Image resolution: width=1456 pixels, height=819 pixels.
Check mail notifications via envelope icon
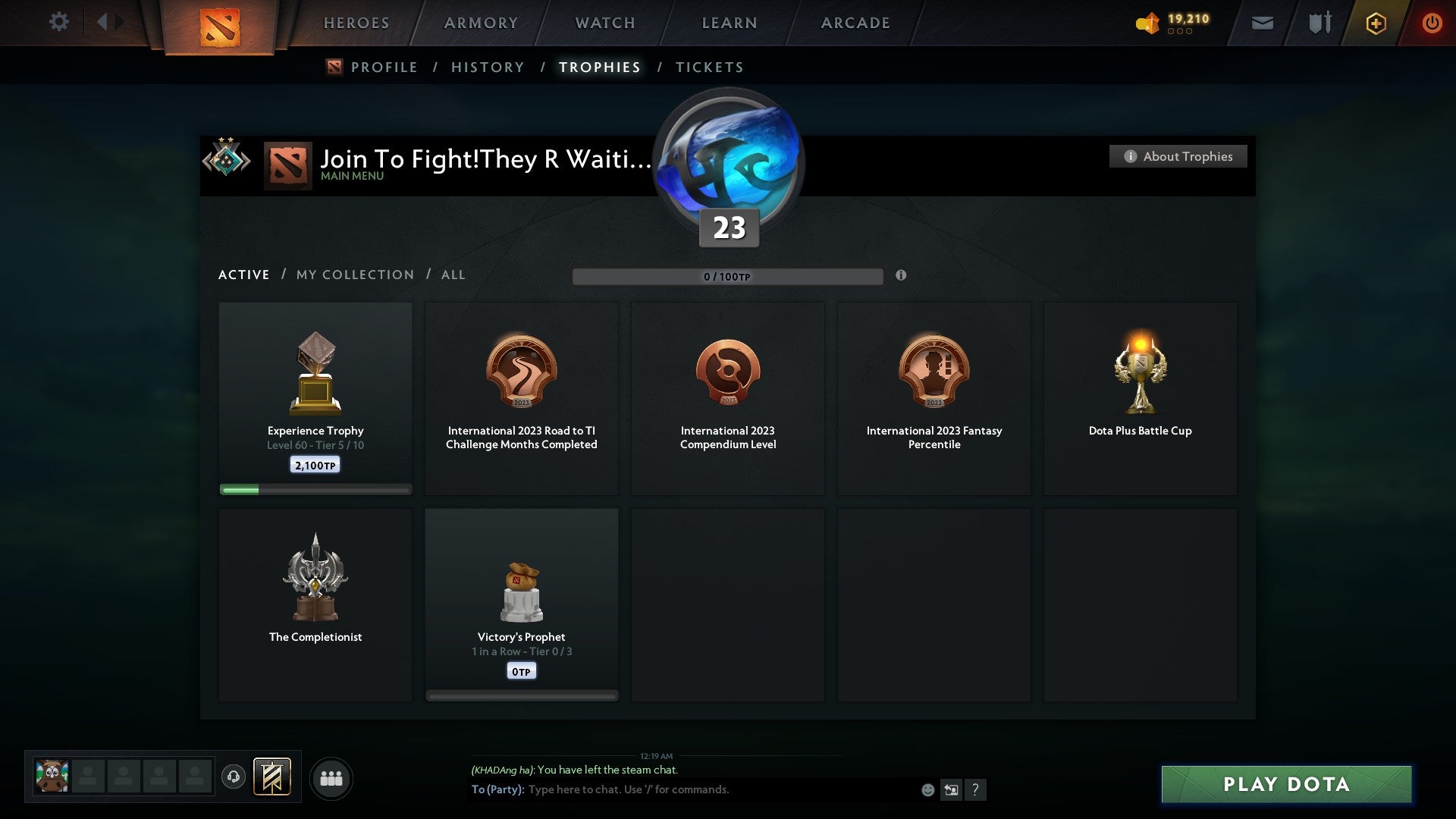point(1263,23)
